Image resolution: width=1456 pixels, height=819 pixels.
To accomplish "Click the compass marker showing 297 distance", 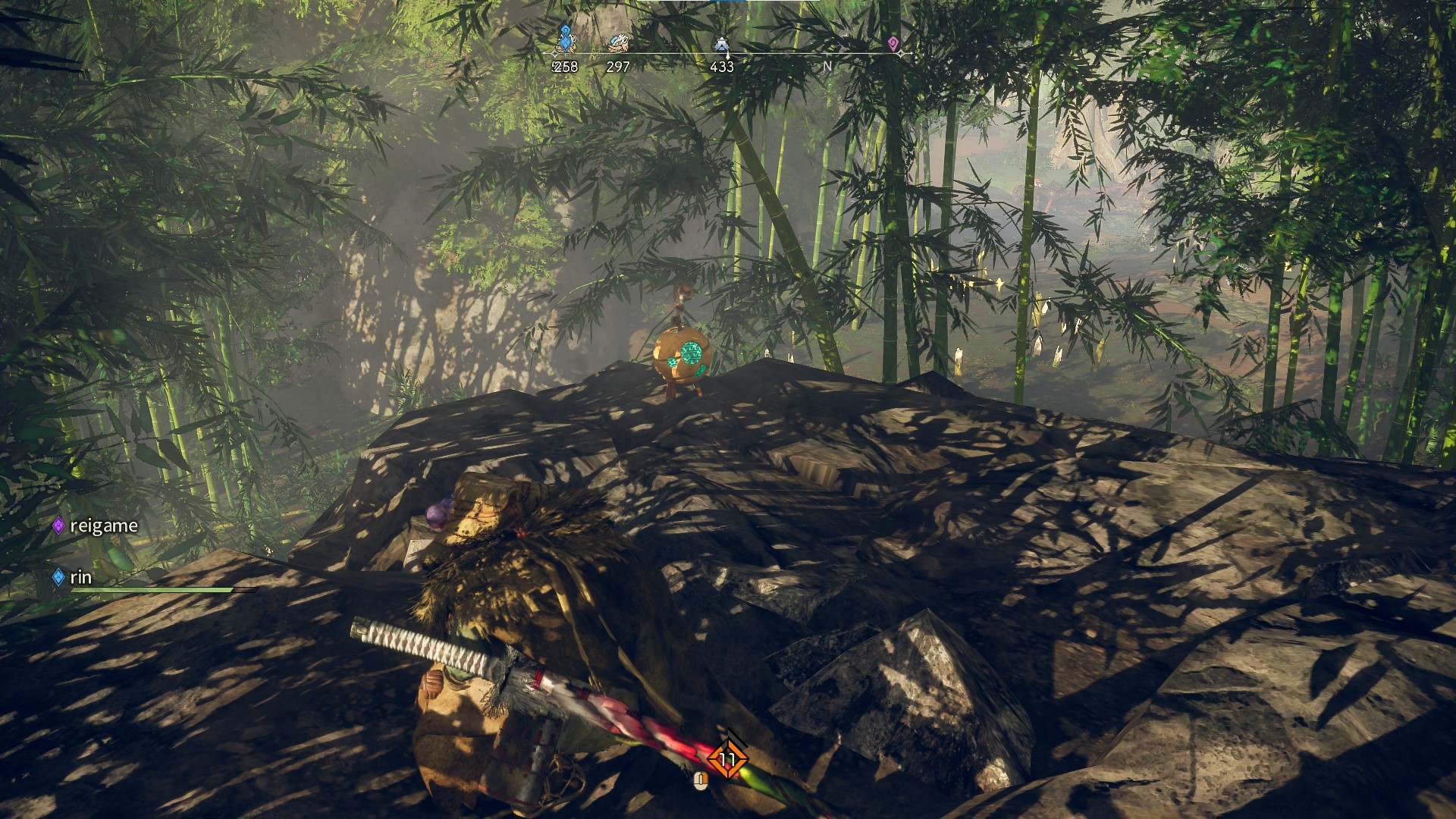I will click(x=618, y=44).
